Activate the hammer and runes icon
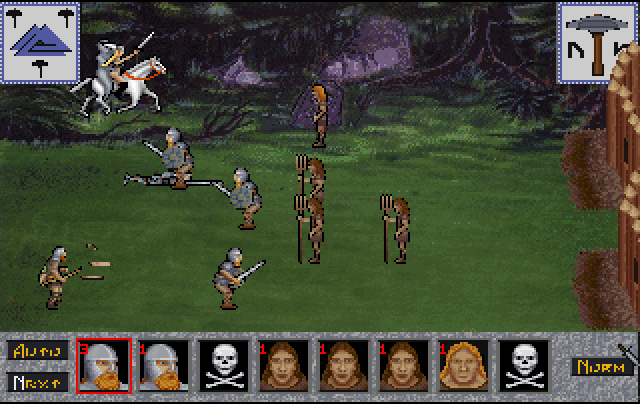The width and height of the screenshot is (640, 404). point(597,41)
